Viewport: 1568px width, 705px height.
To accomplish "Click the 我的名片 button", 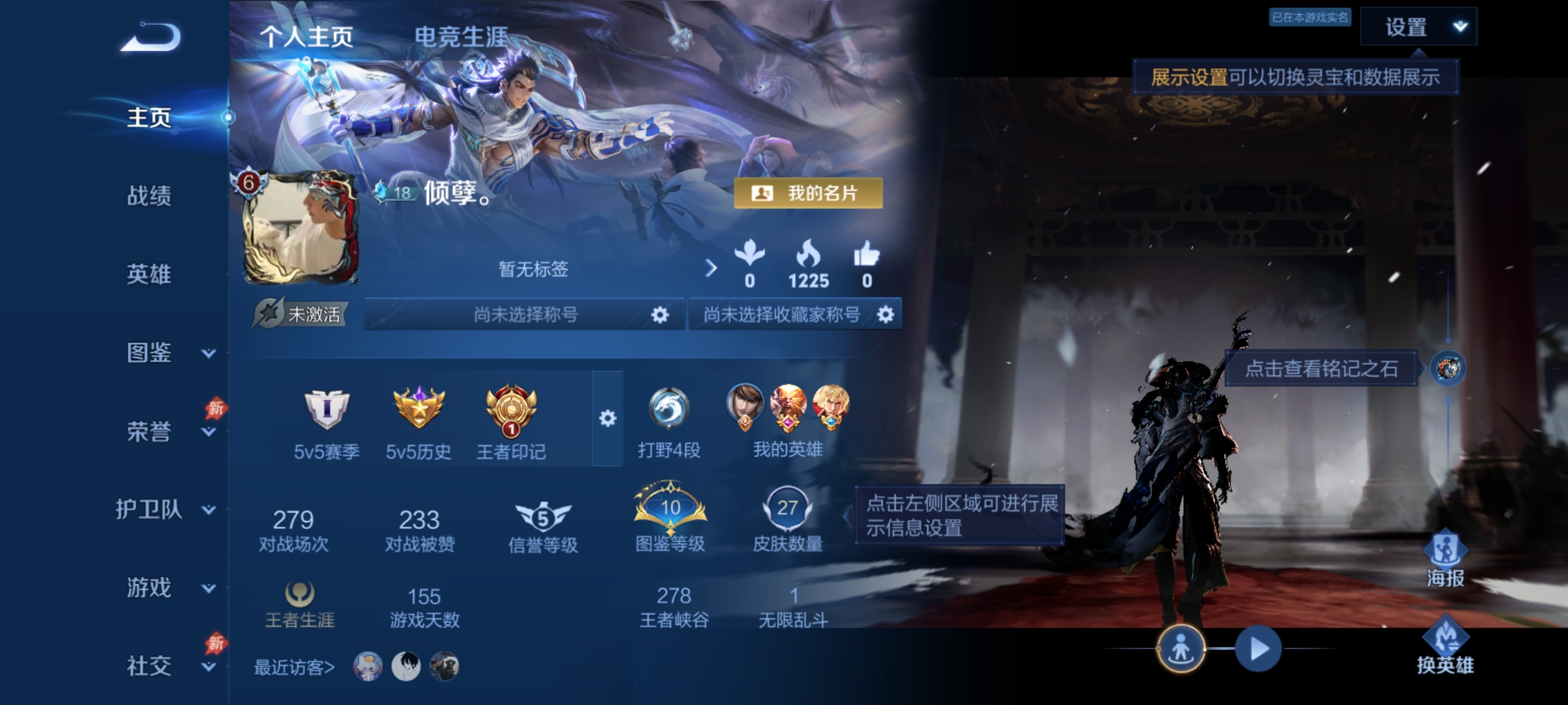I will pyautogui.click(x=808, y=193).
